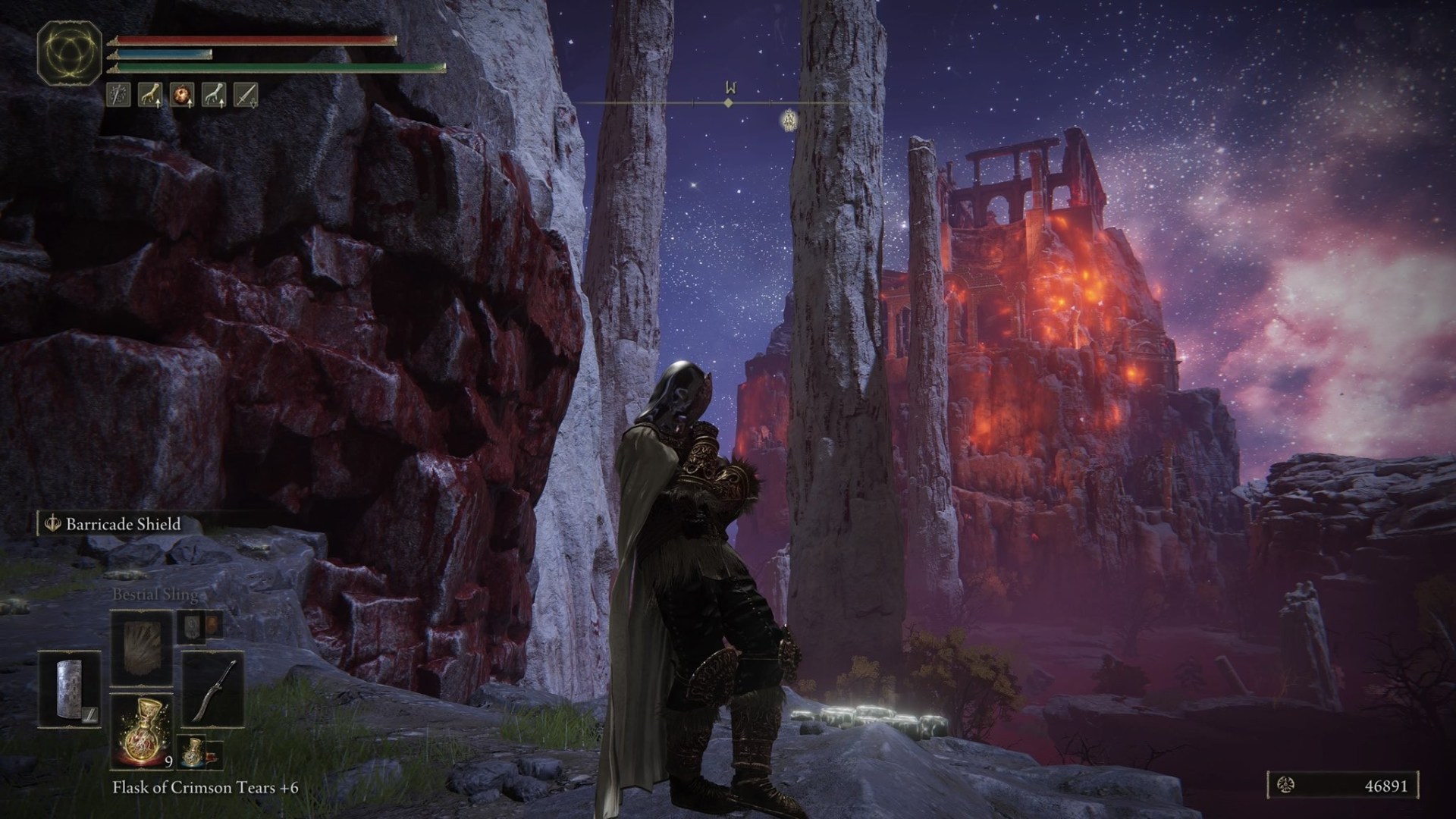The width and height of the screenshot is (1456, 819).
Task: Select the fiery orb buff icon
Action: click(182, 93)
